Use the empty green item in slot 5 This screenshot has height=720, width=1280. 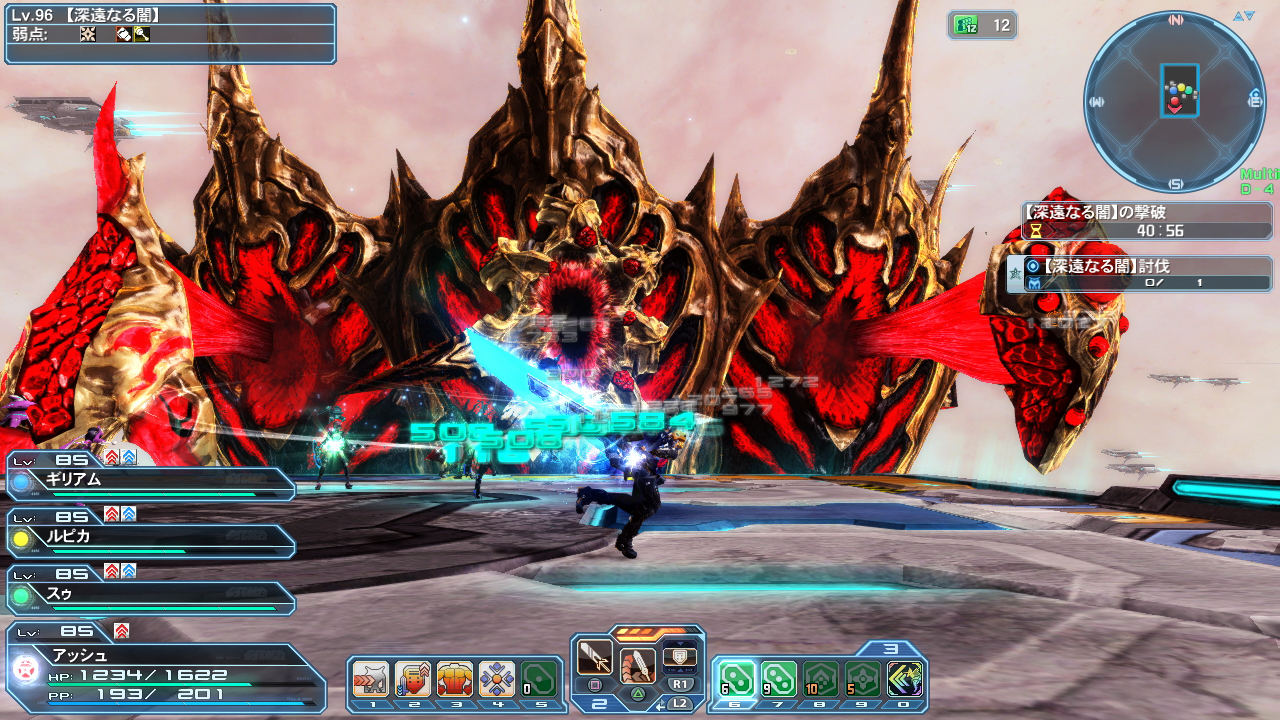[539, 679]
